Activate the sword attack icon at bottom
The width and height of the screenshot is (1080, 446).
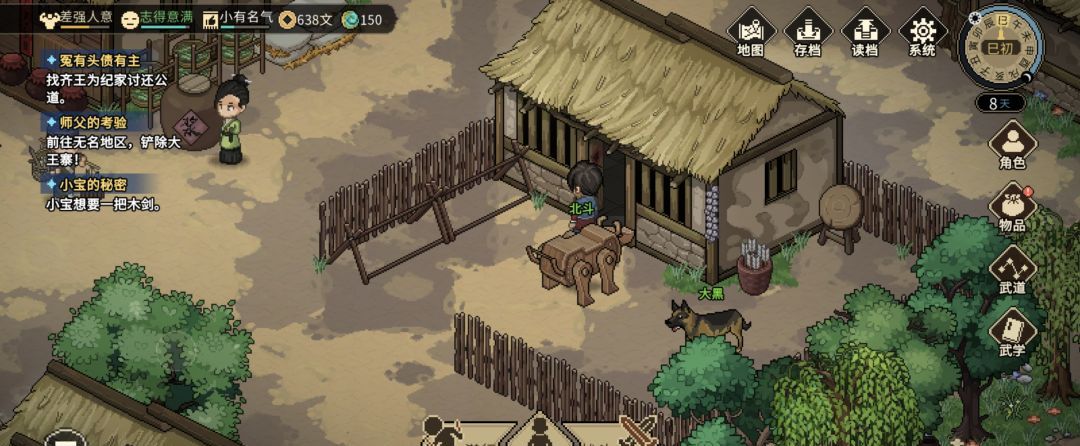pos(638,432)
